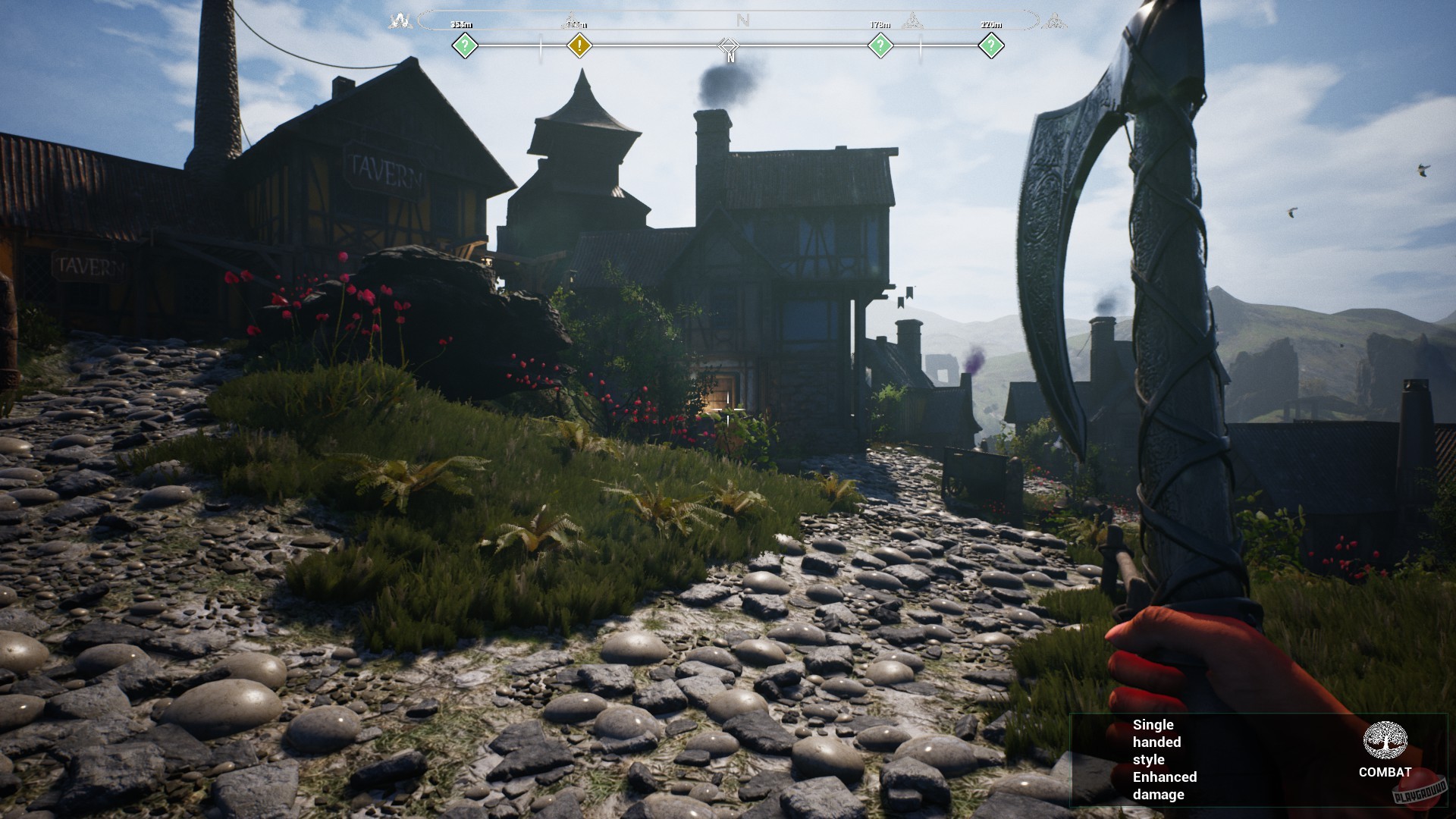Click the tree emblem in the COMBAT panel
This screenshot has height=819, width=1456.
(x=1385, y=739)
